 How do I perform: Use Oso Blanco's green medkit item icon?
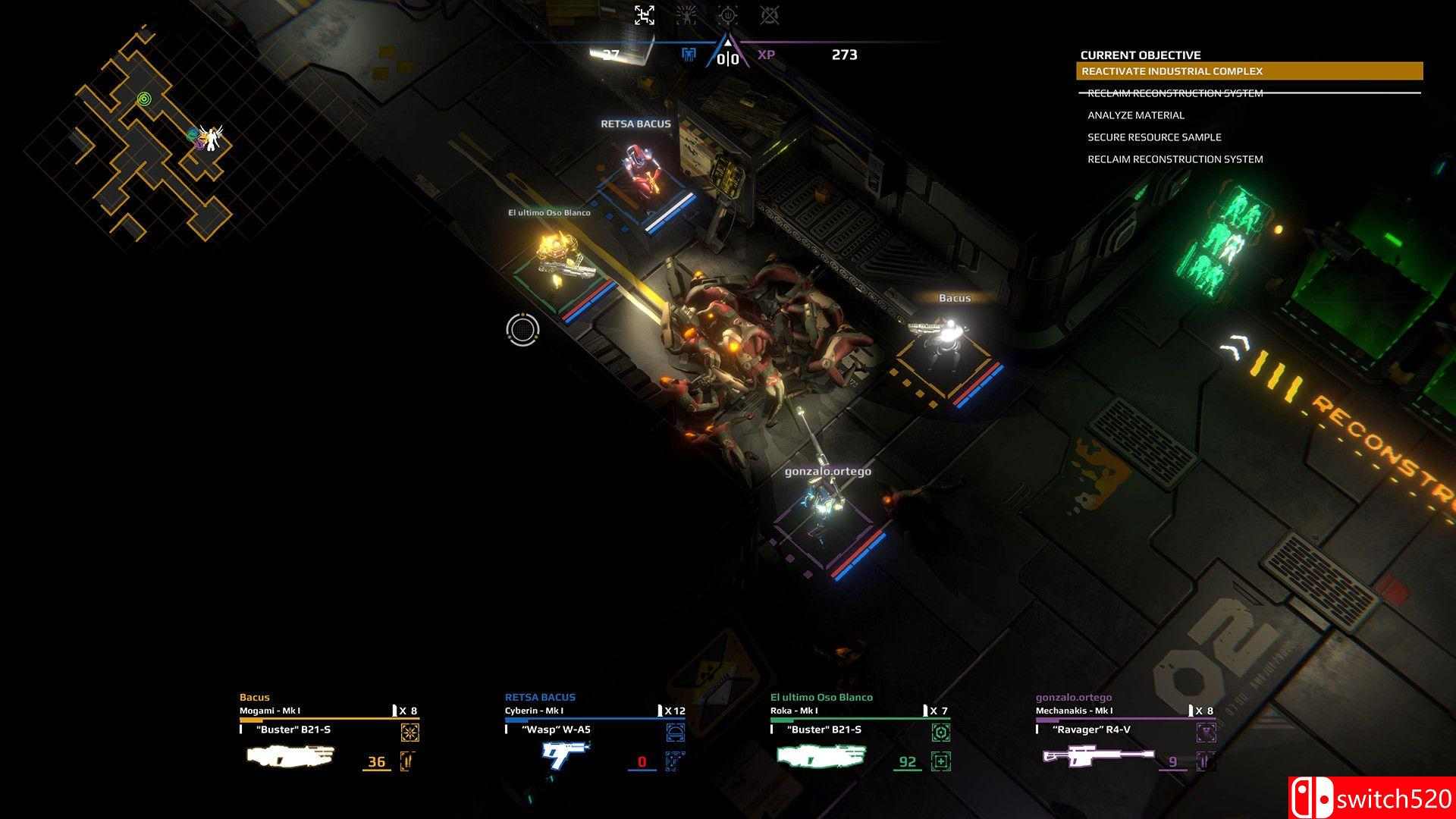pos(940,761)
